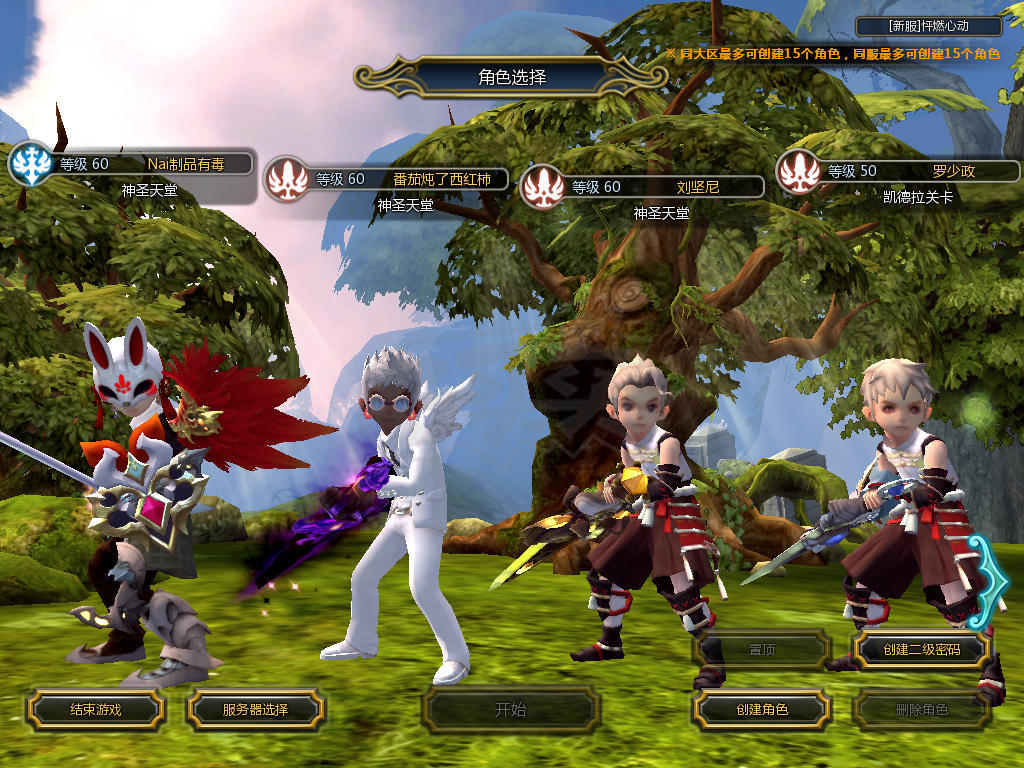Click the 删除角色 delete character button
The image size is (1024, 768).
coord(921,710)
